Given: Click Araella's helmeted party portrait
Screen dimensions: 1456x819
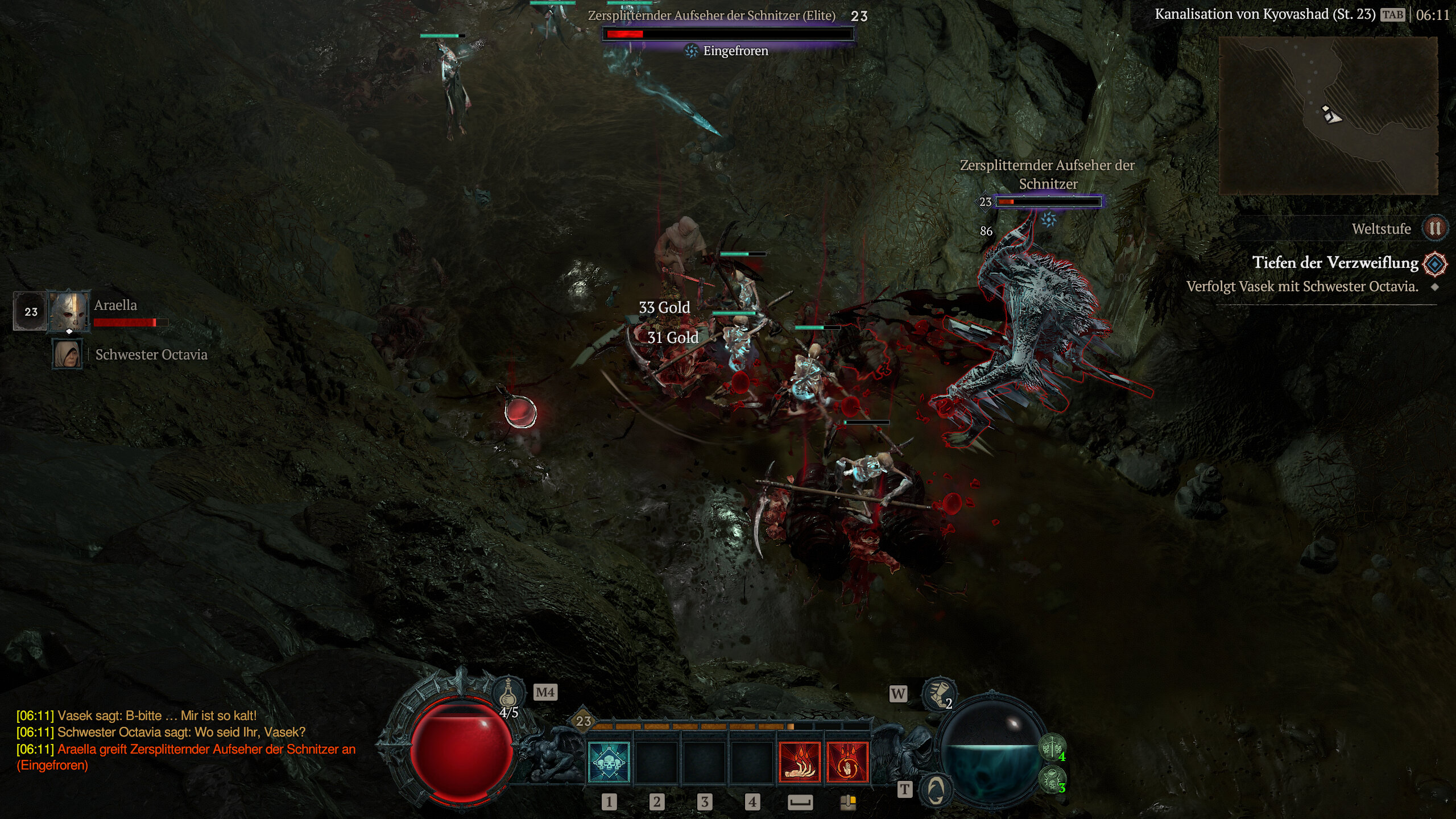Looking at the screenshot, I should point(69,311).
